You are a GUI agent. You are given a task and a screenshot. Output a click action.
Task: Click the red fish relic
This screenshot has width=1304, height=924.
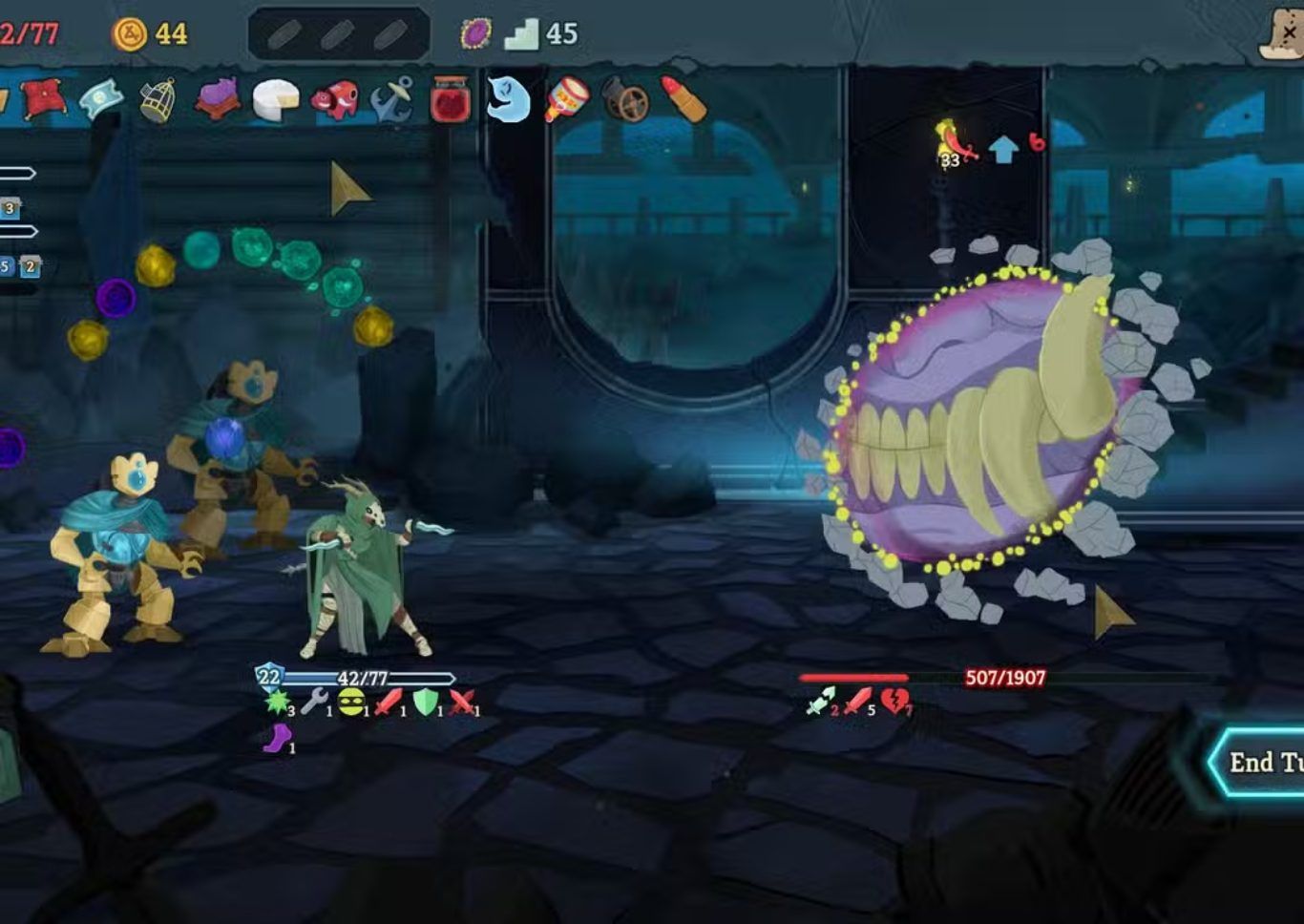[x=335, y=99]
